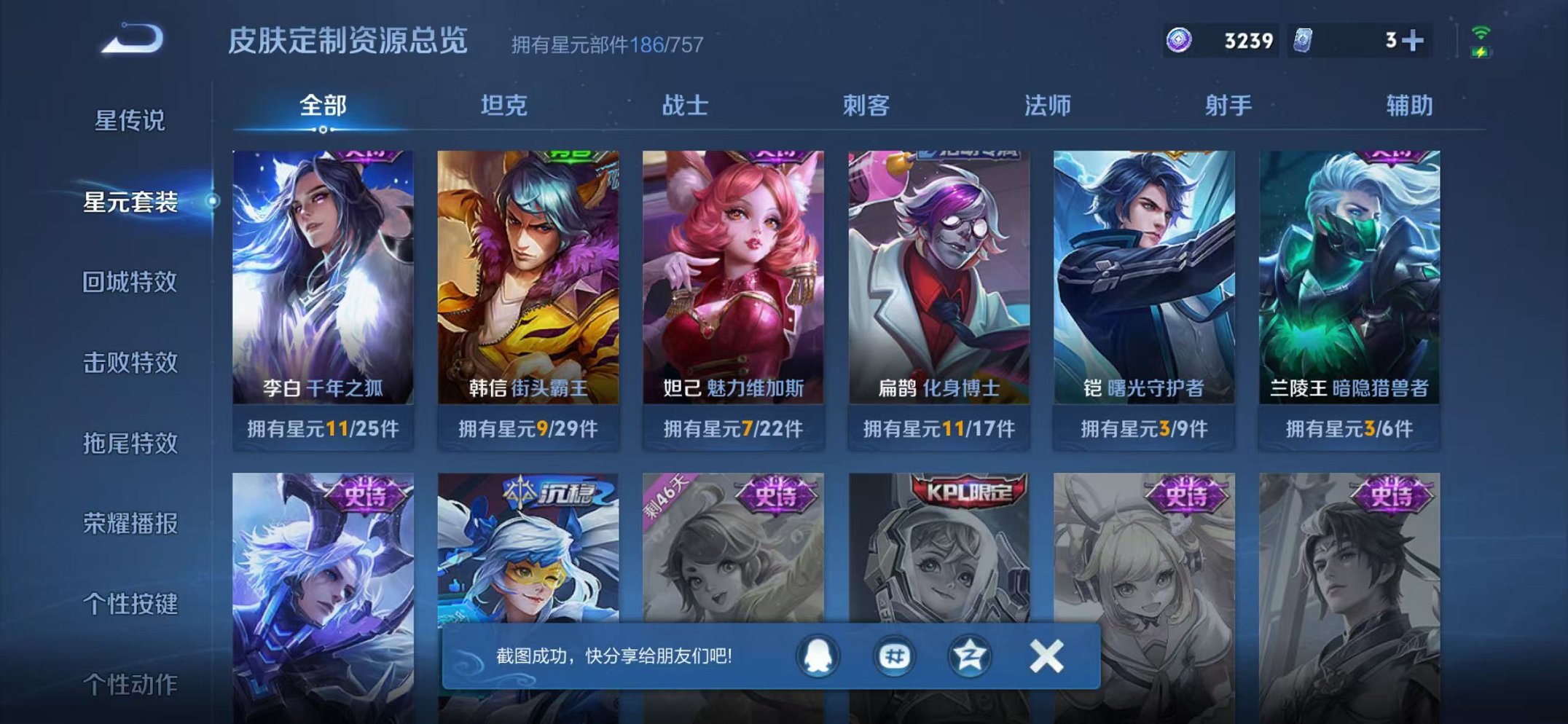Tap the purple coin currency icon
This screenshot has width=1568, height=724.
1177,40
